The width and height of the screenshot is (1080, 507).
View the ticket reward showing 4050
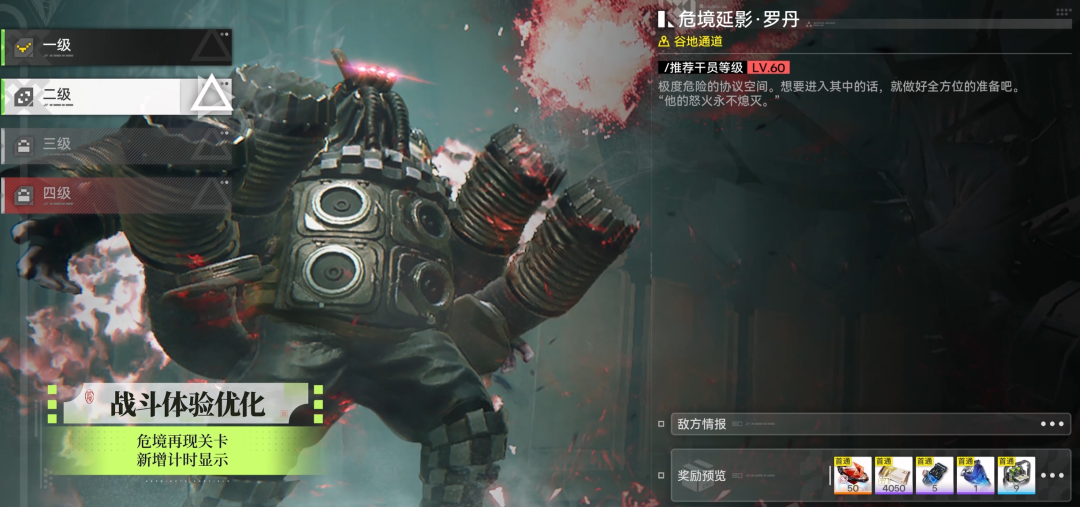click(893, 475)
